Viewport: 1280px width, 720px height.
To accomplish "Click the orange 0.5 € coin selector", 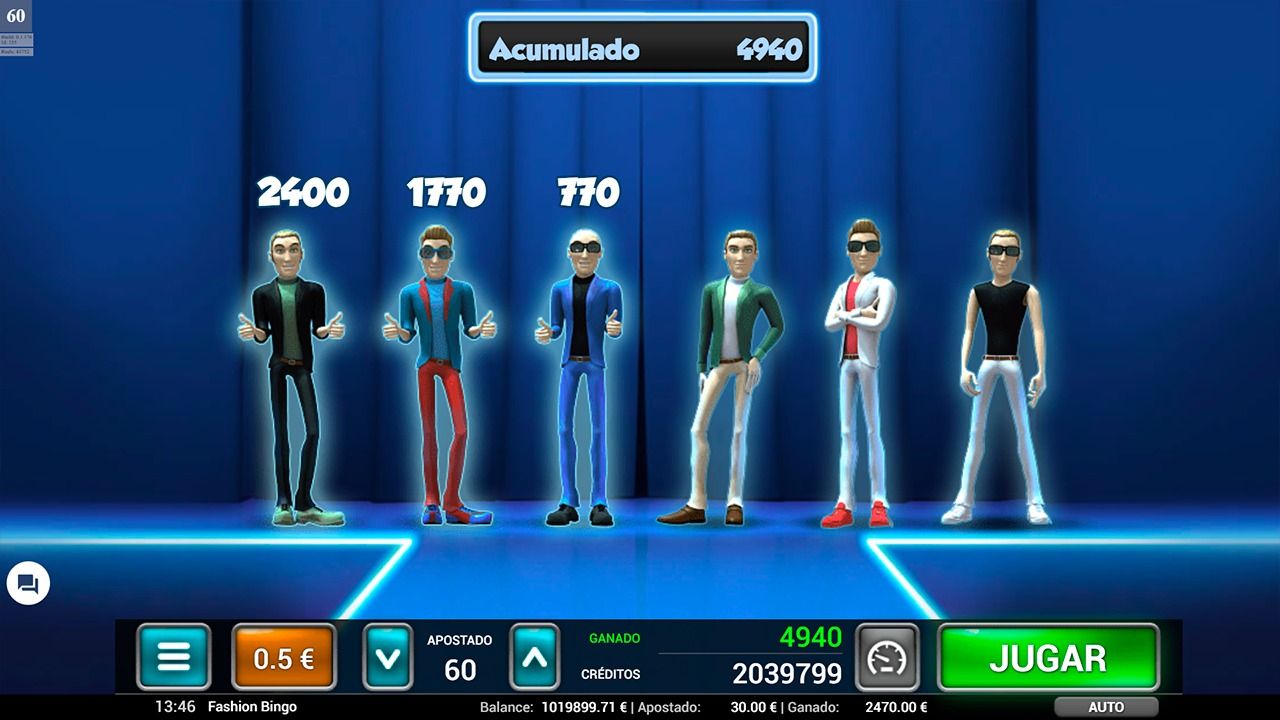I will pos(283,657).
